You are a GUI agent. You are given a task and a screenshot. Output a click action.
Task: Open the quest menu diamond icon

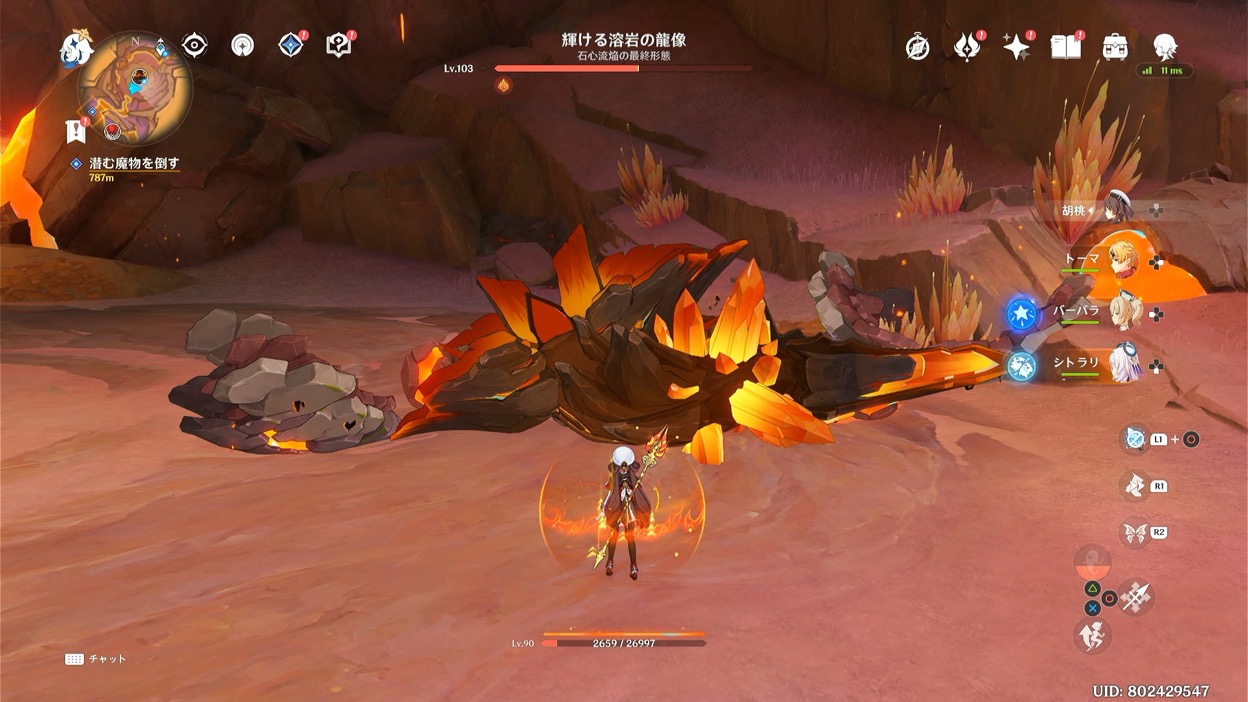point(290,45)
